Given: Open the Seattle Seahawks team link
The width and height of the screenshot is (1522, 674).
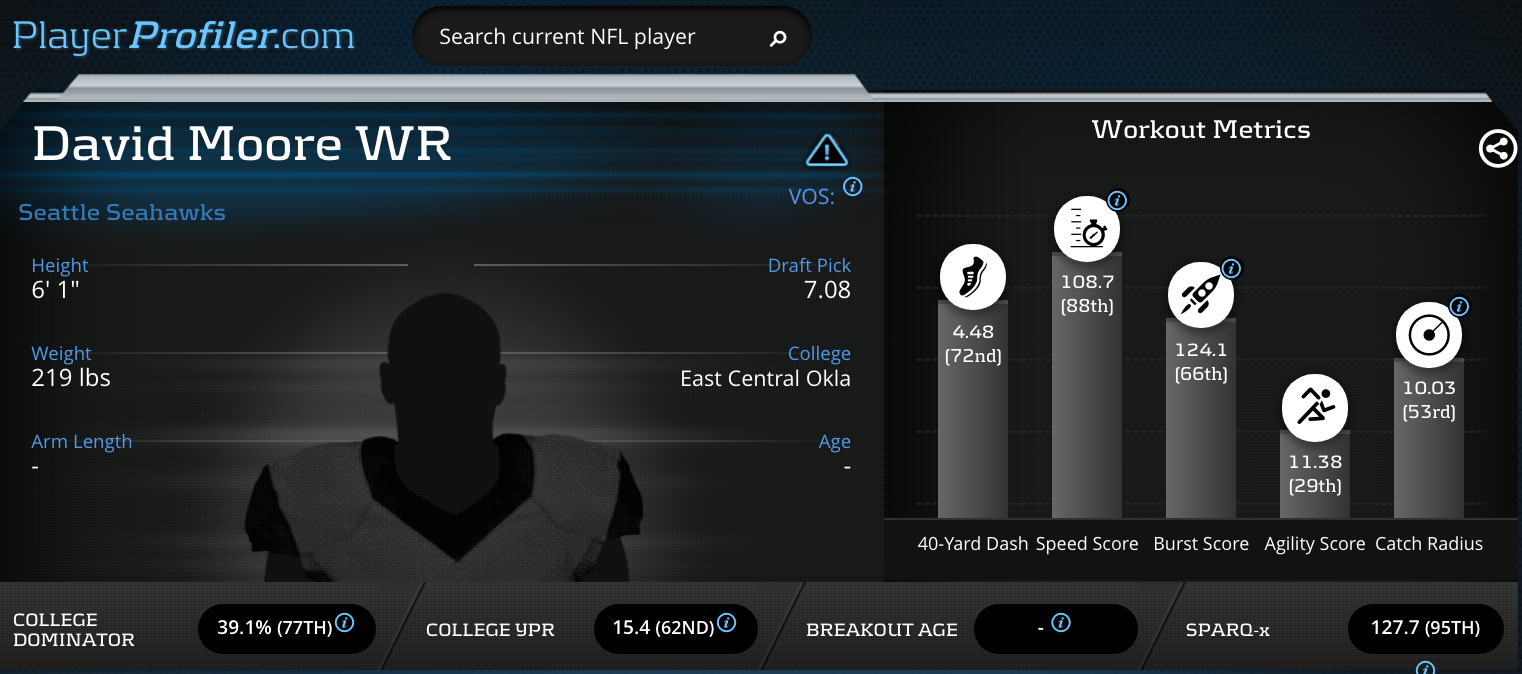Looking at the screenshot, I should pos(122,212).
